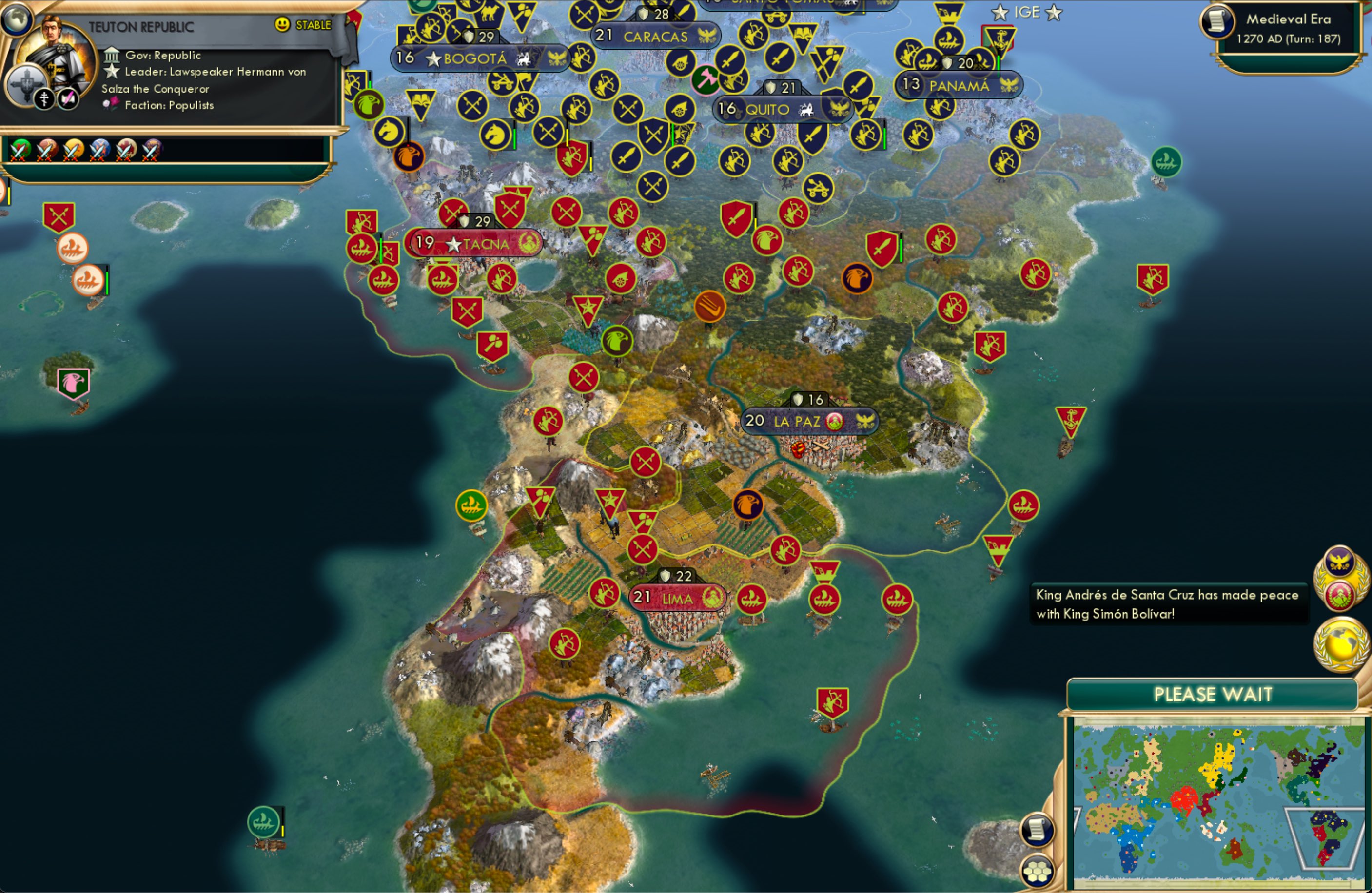1372x893 pixels.
Task: Click the PLEASE WAIT banner
Action: 1214,695
